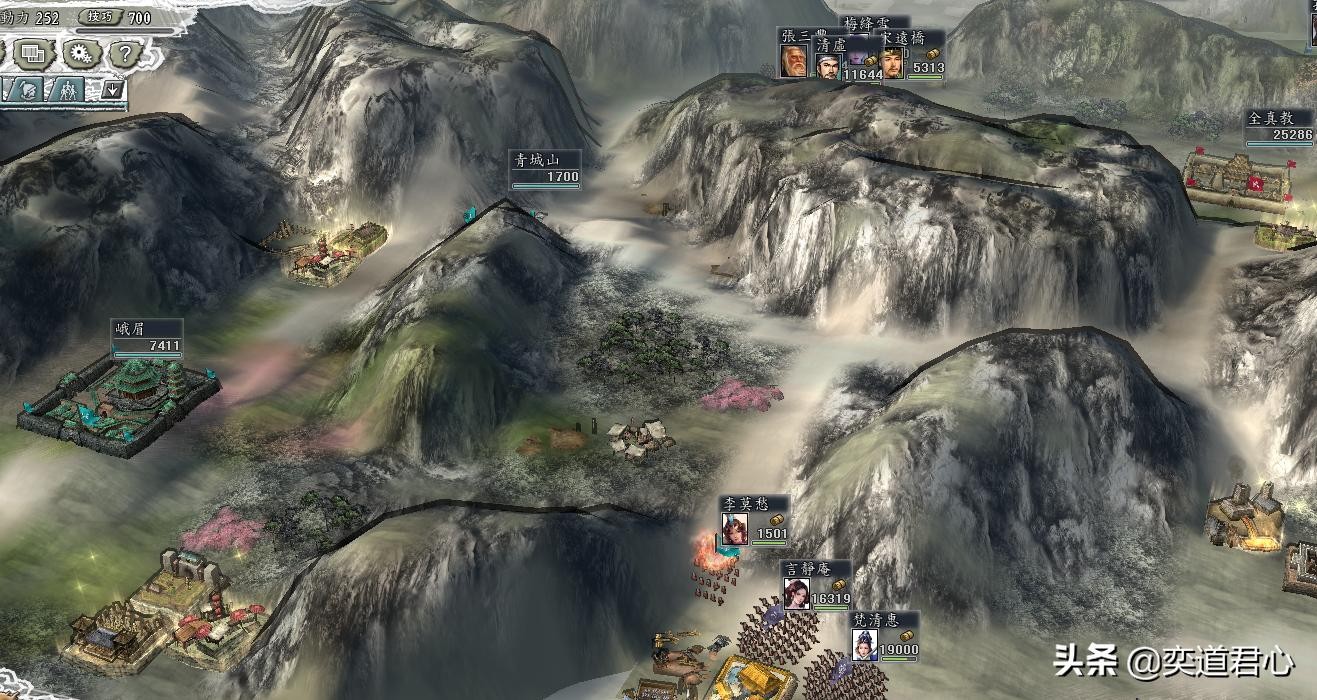Viewport: 1317px width, 700px height.
Task: Select 宋遠橋's unit portrait
Action: pos(892,63)
